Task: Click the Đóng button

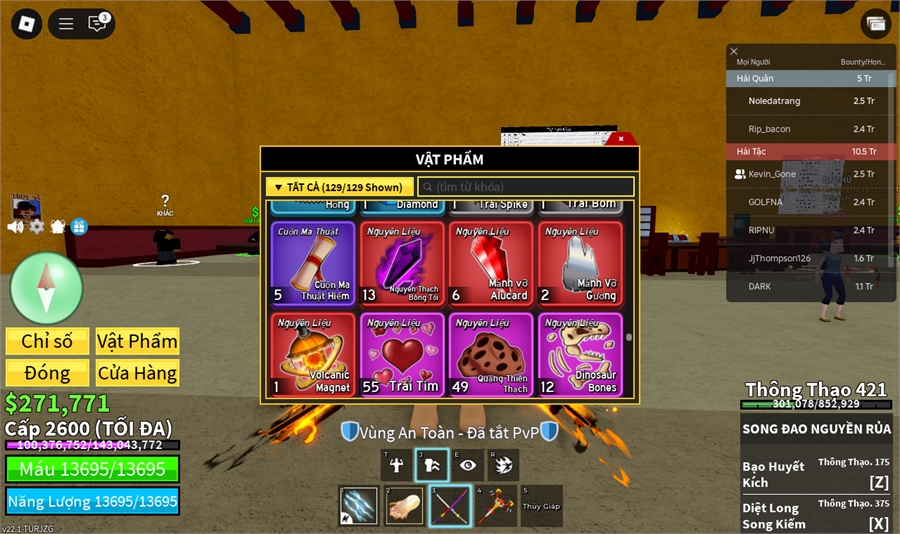Action: pos(47,373)
